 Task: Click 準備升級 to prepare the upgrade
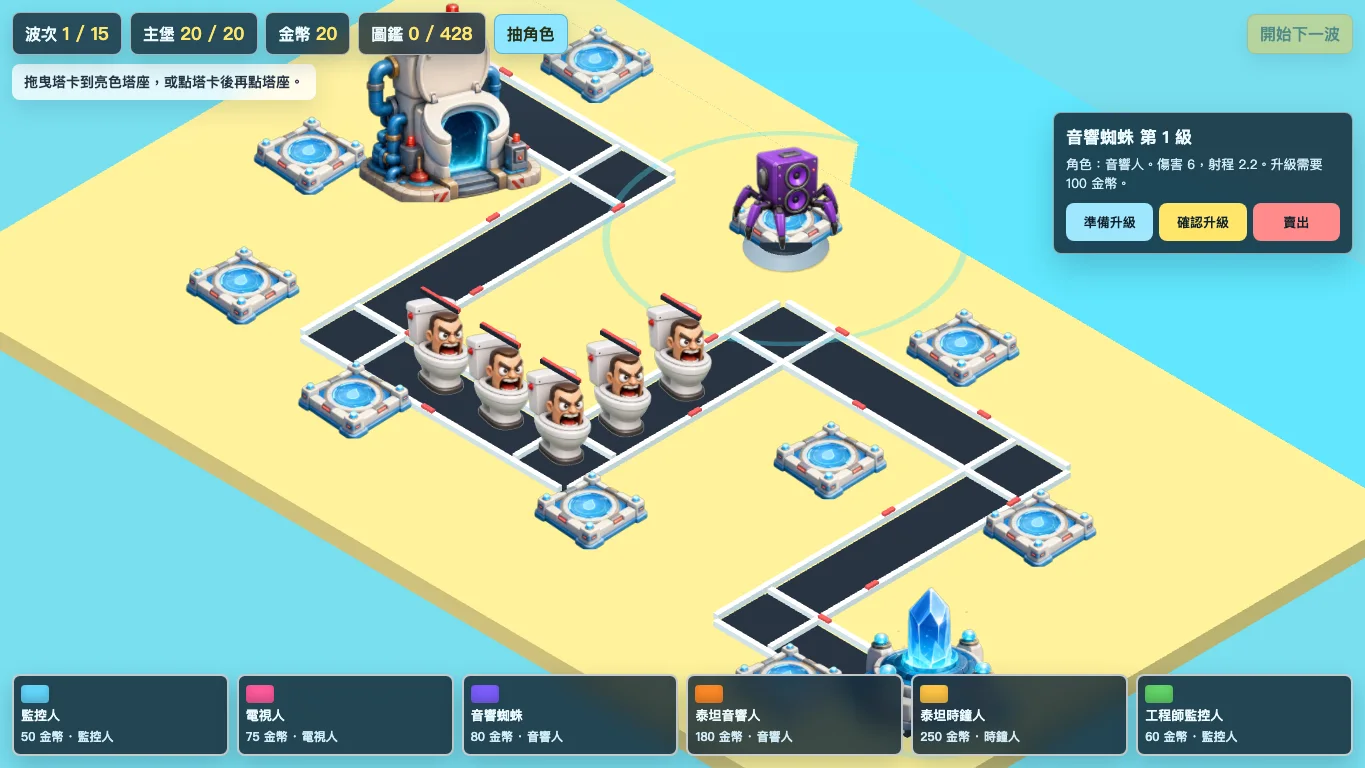[x=1109, y=222]
